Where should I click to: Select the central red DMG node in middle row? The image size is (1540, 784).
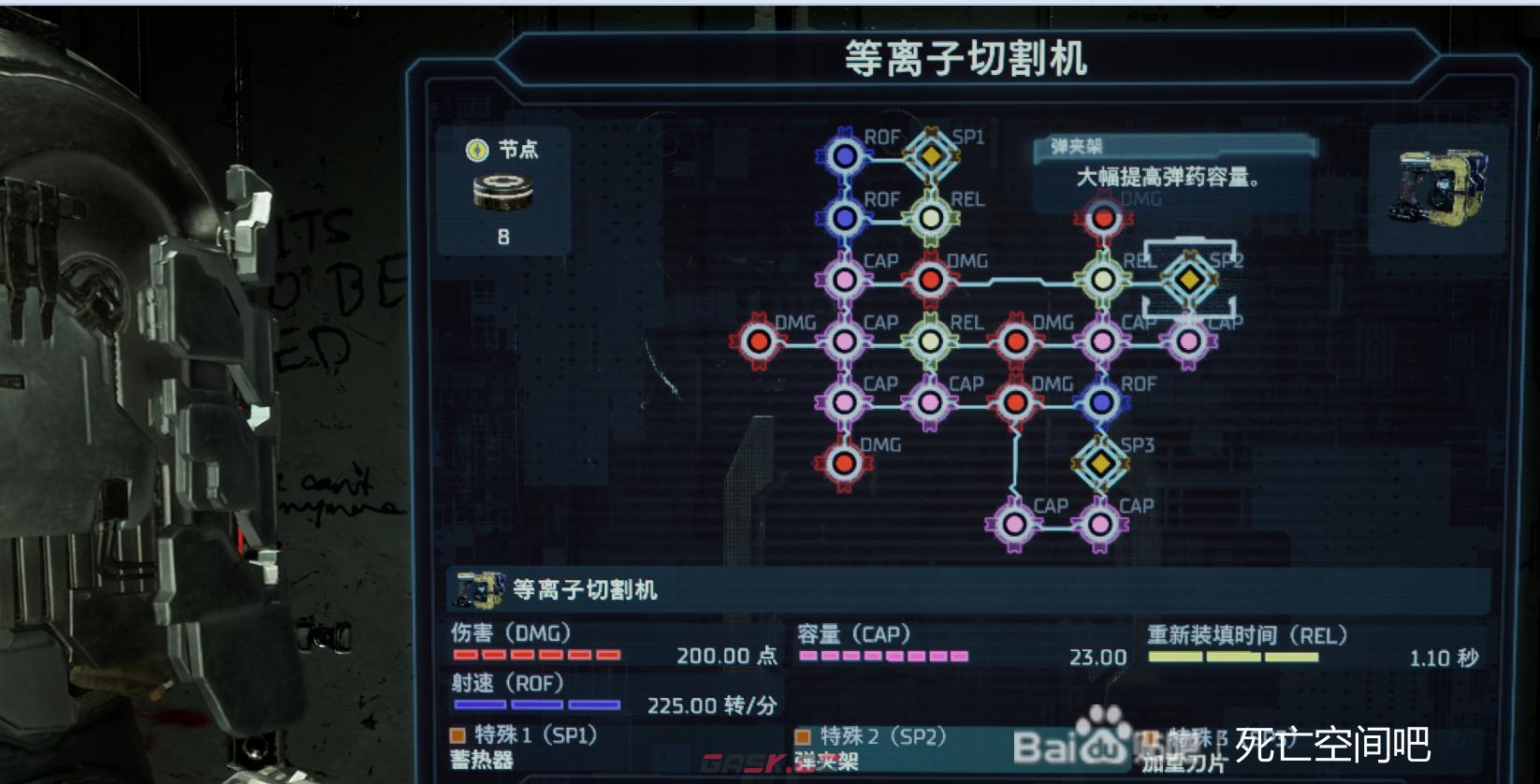[x=1017, y=341]
